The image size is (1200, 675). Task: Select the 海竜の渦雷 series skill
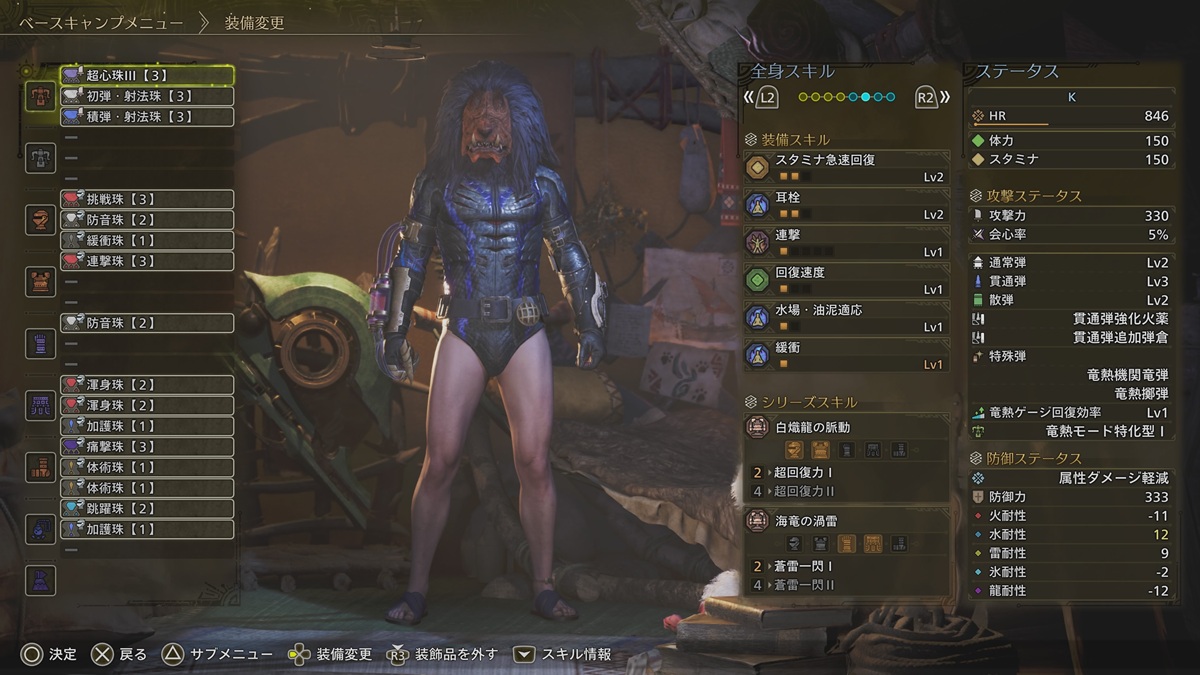(846, 522)
